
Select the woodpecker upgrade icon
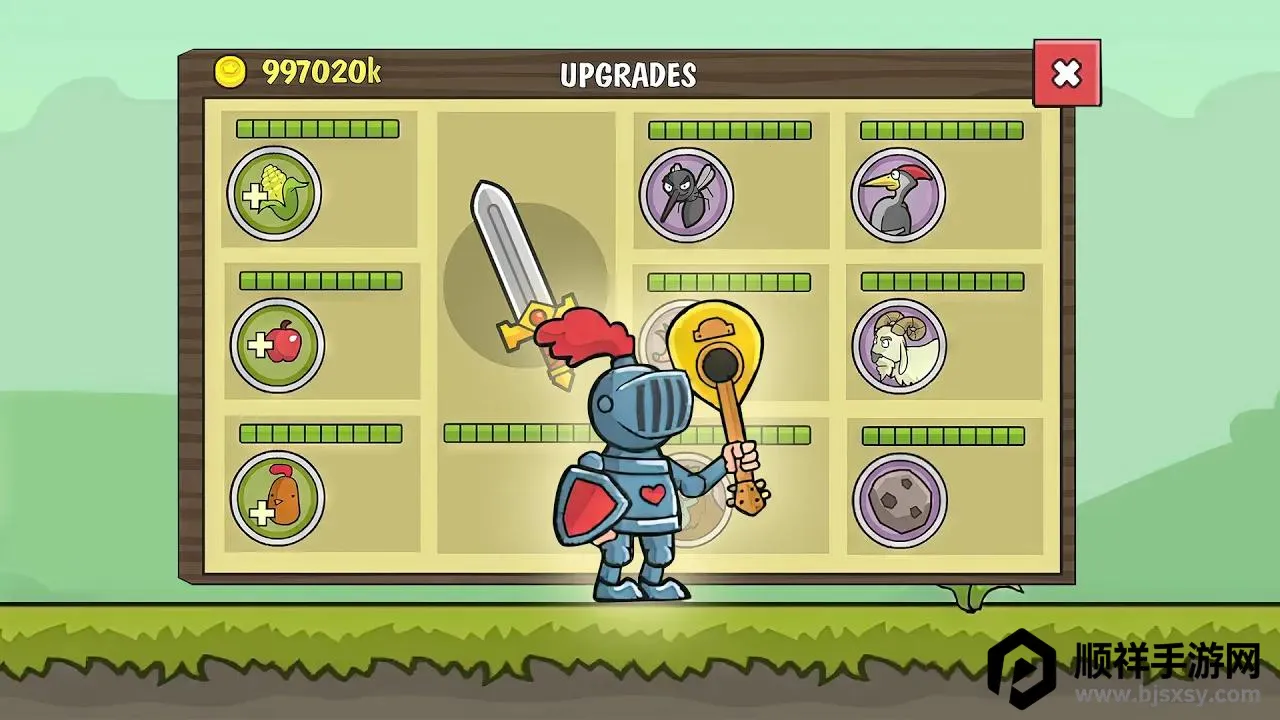pos(898,195)
